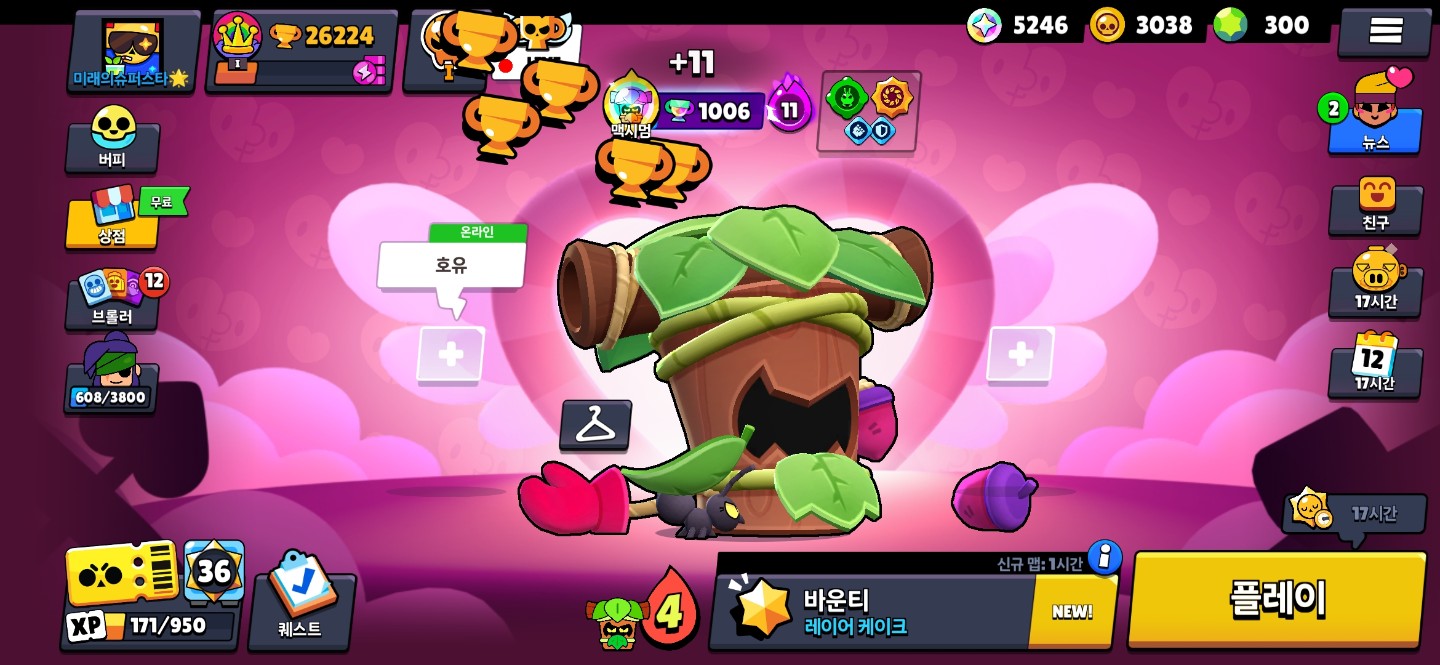Screen dimensions: 1440x665
Task: Open the trophy road showing 26224
Action: [x=300, y=50]
